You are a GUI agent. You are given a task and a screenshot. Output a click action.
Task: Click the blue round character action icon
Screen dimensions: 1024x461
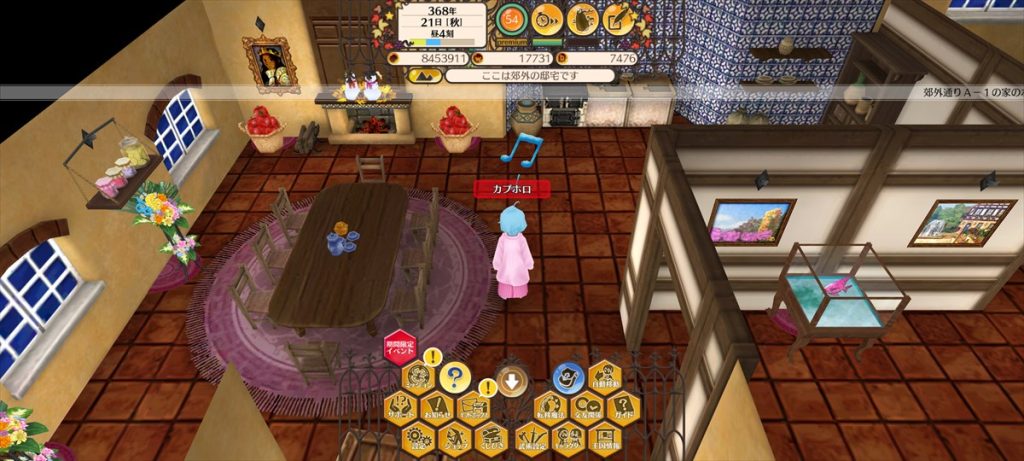[x=568, y=377]
